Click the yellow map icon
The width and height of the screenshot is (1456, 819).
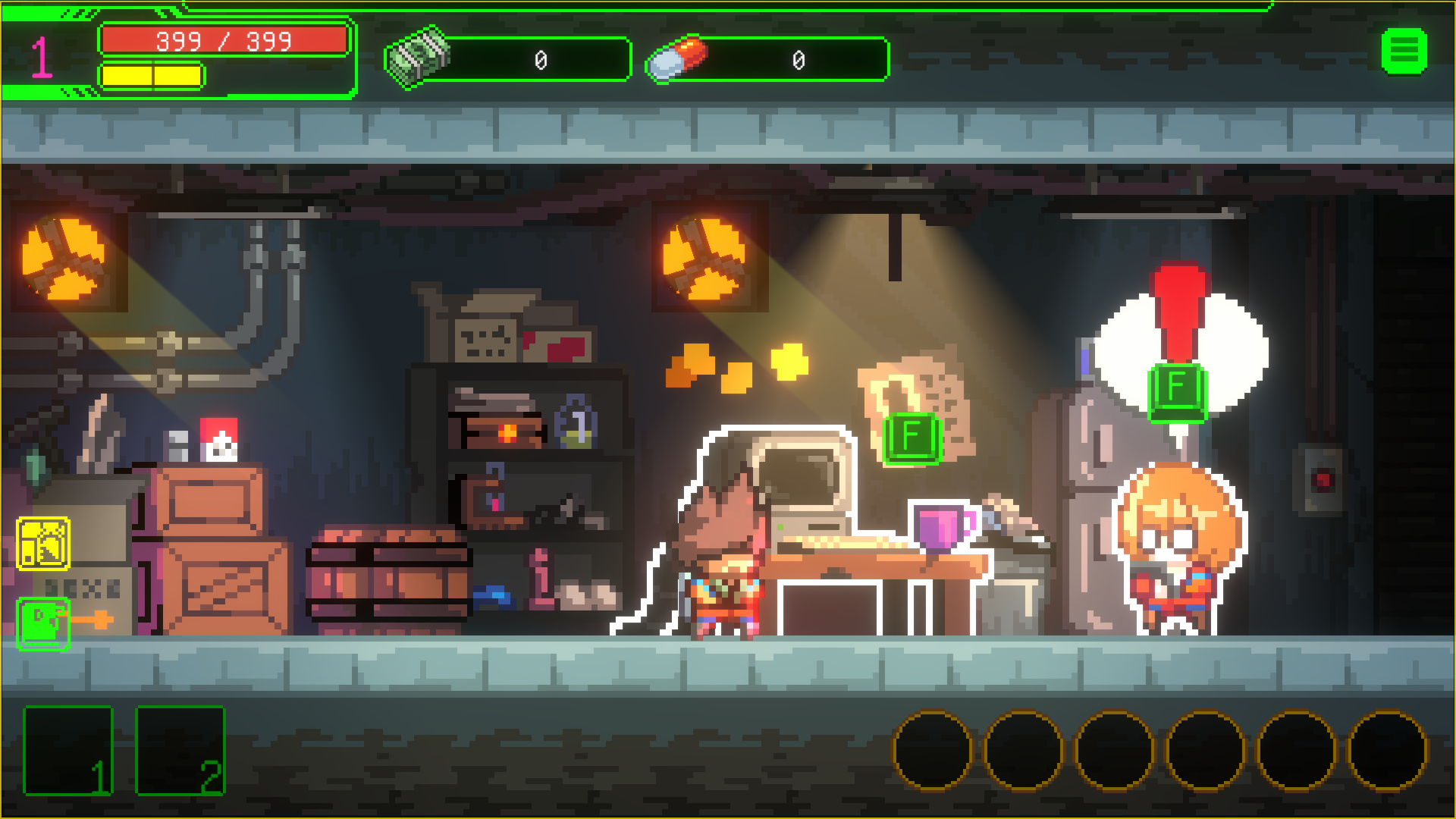point(43,544)
